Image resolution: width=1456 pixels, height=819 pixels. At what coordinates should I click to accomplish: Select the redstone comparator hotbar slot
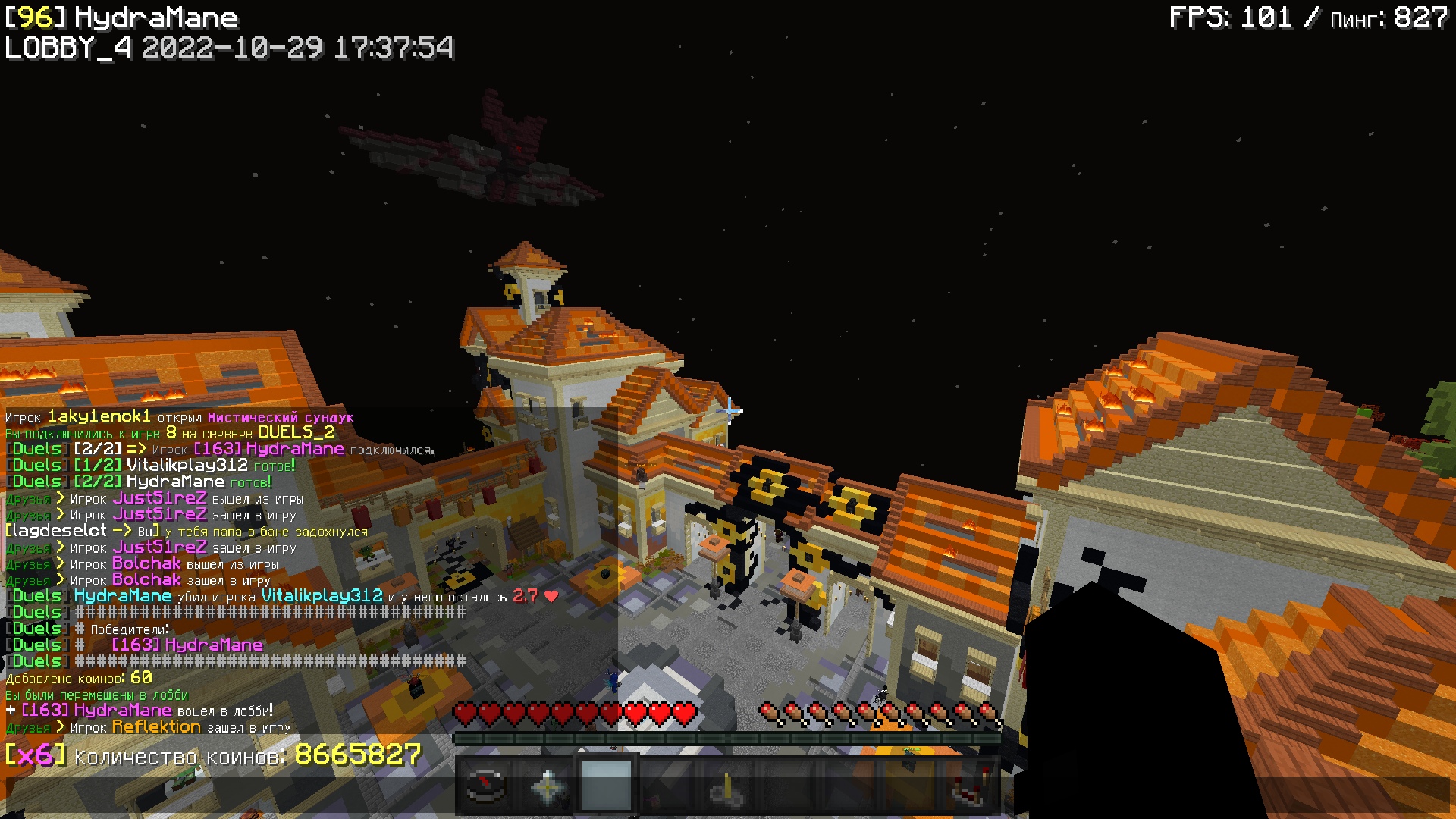click(x=970, y=786)
